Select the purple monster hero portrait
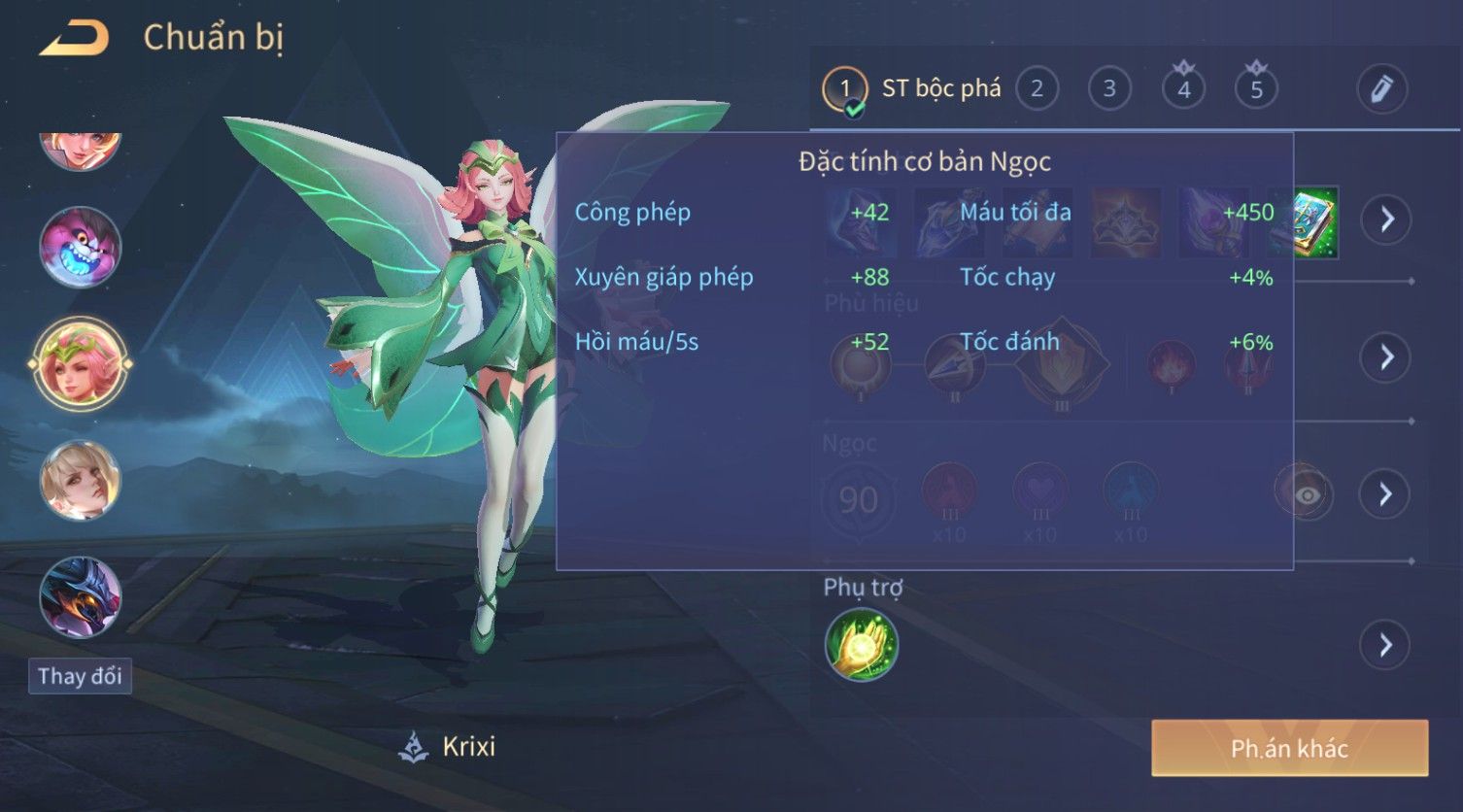The image size is (1463, 812). (81, 247)
